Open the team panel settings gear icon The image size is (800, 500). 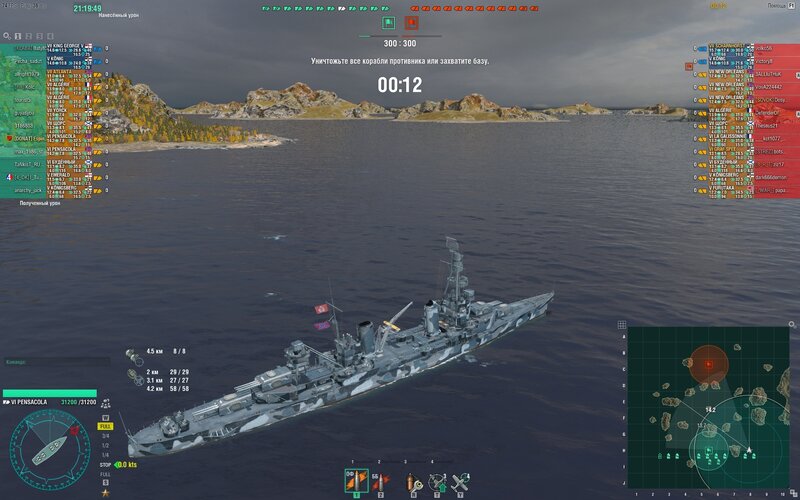8,36
